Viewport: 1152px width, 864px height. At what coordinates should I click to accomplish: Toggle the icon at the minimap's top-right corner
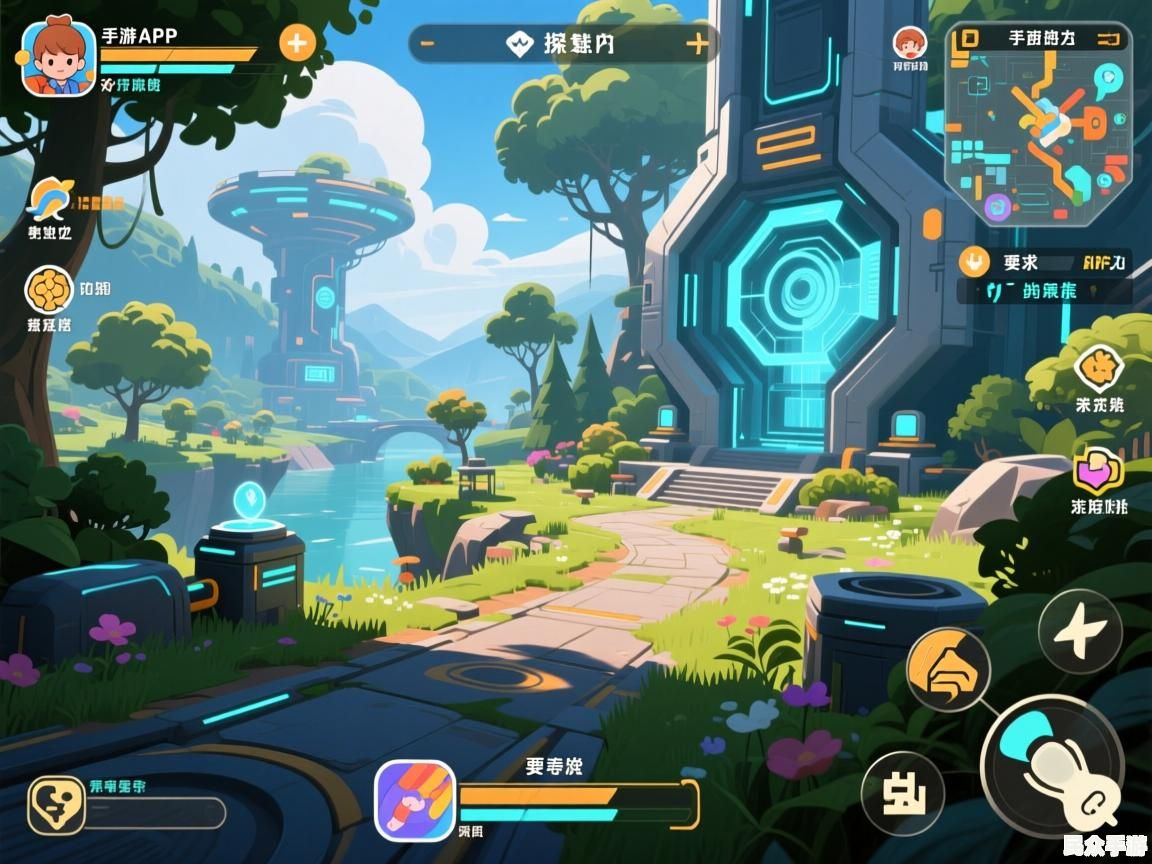click(x=1109, y=38)
